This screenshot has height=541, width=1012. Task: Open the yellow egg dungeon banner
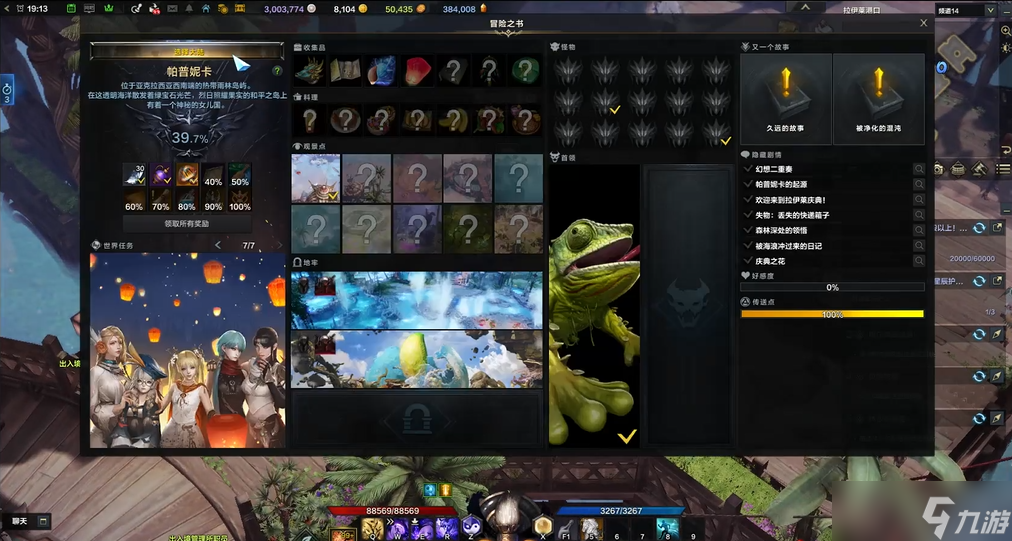pos(417,360)
